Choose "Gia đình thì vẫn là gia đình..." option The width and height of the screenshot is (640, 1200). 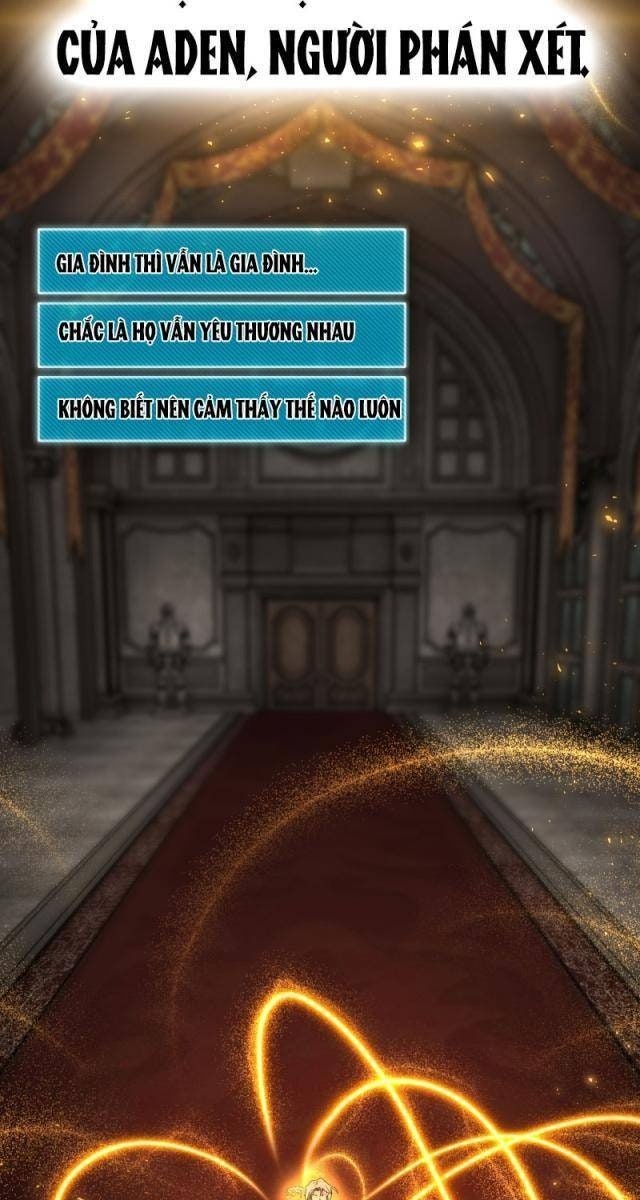coord(221,262)
